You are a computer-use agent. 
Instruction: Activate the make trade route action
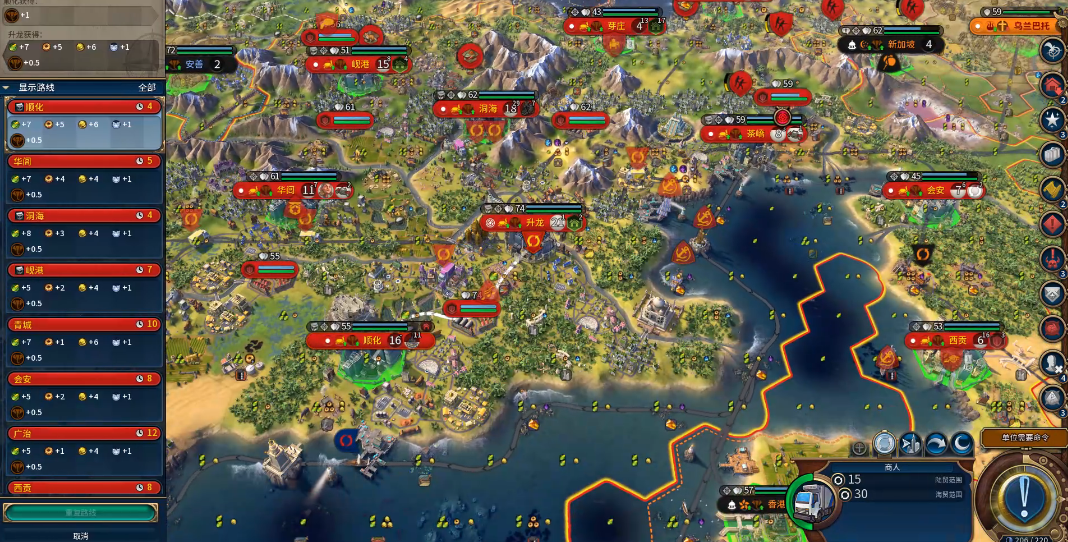pos(884,444)
